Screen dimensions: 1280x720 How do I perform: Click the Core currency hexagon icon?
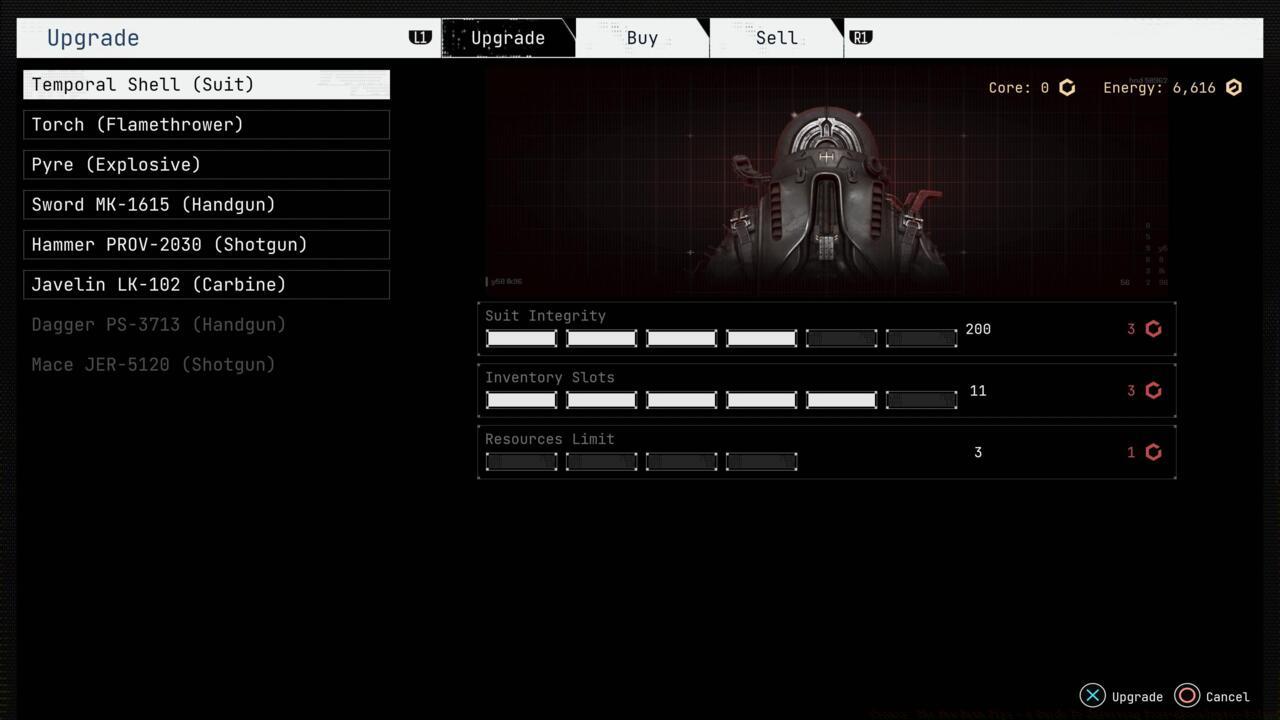click(1066, 87)
